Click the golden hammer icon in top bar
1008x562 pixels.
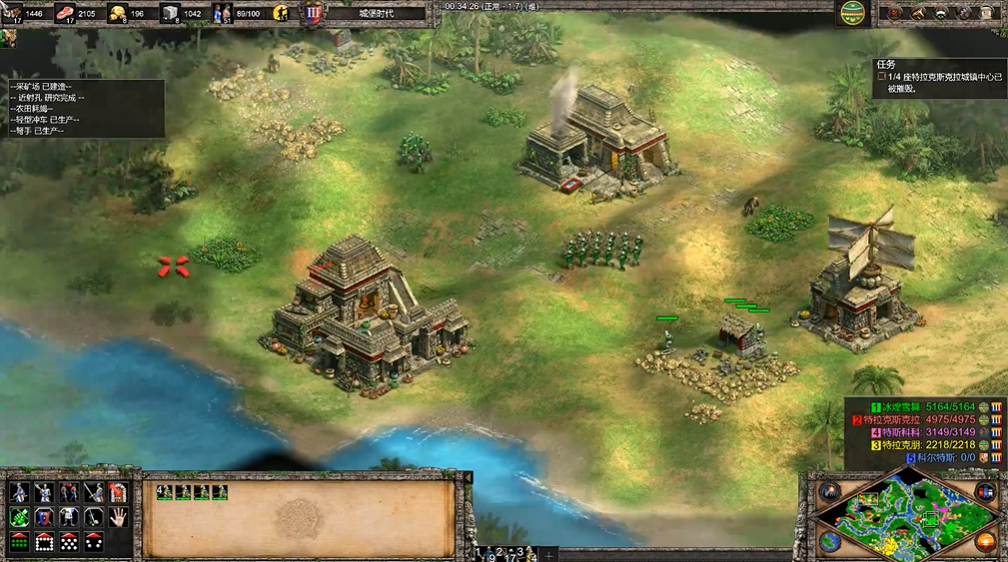(918, 13)
